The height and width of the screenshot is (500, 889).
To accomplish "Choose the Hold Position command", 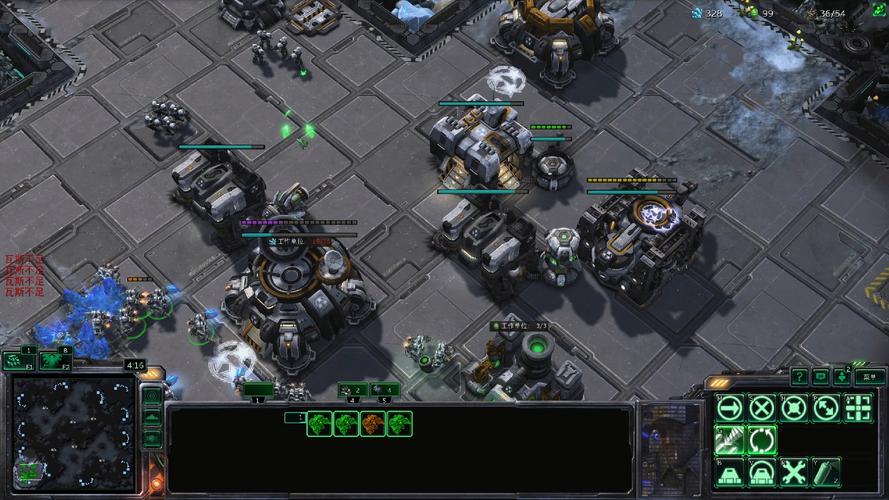I will coord(794,407).
